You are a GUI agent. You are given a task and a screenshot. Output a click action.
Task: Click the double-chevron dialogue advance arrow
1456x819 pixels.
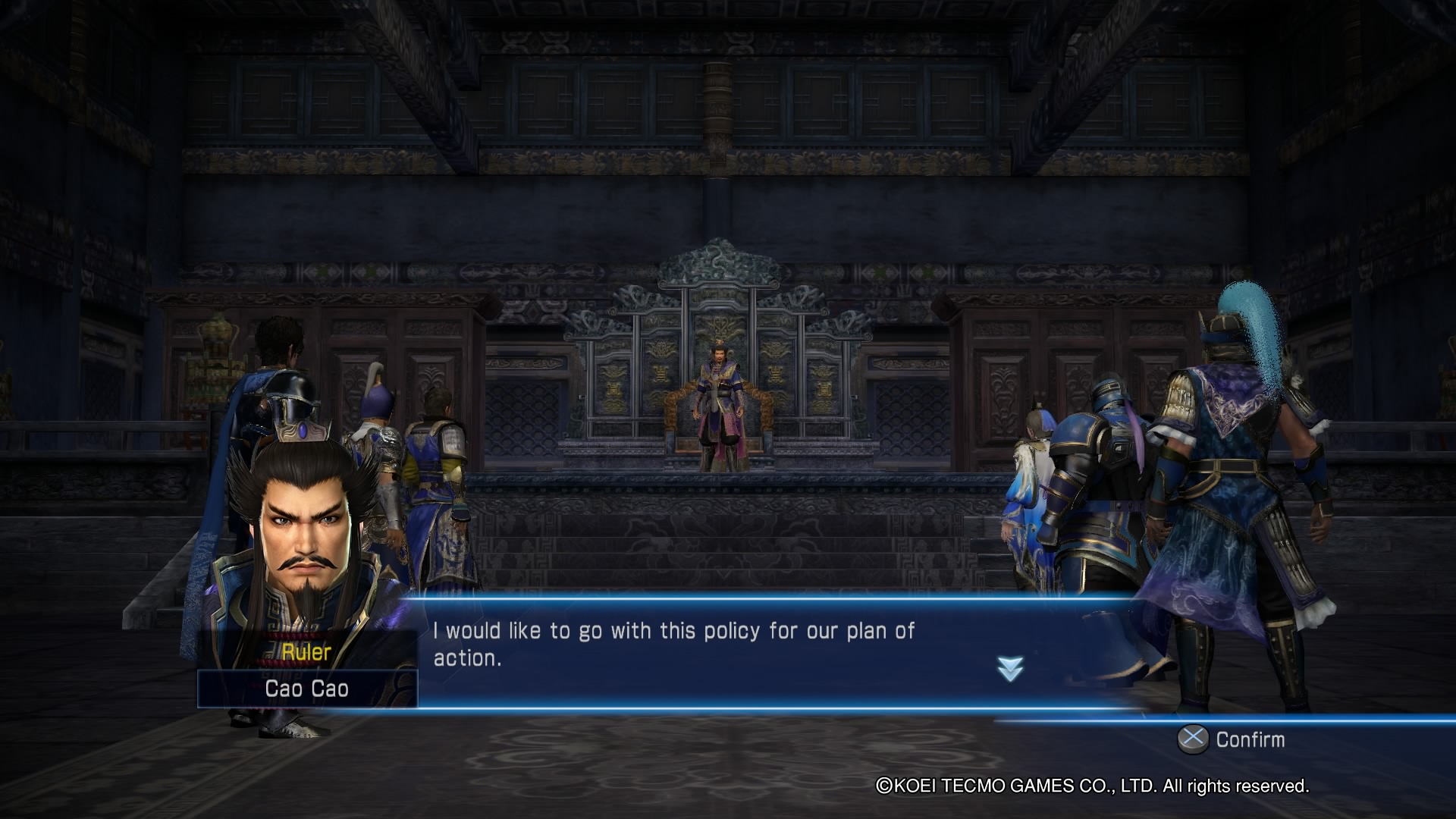point(1010,669)
